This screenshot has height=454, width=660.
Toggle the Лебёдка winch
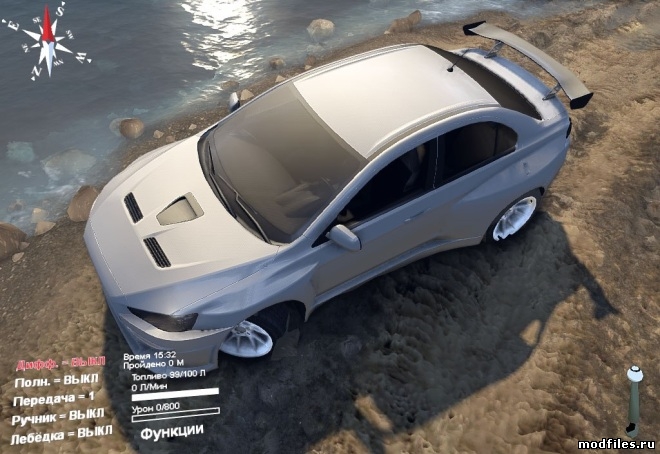61,436
